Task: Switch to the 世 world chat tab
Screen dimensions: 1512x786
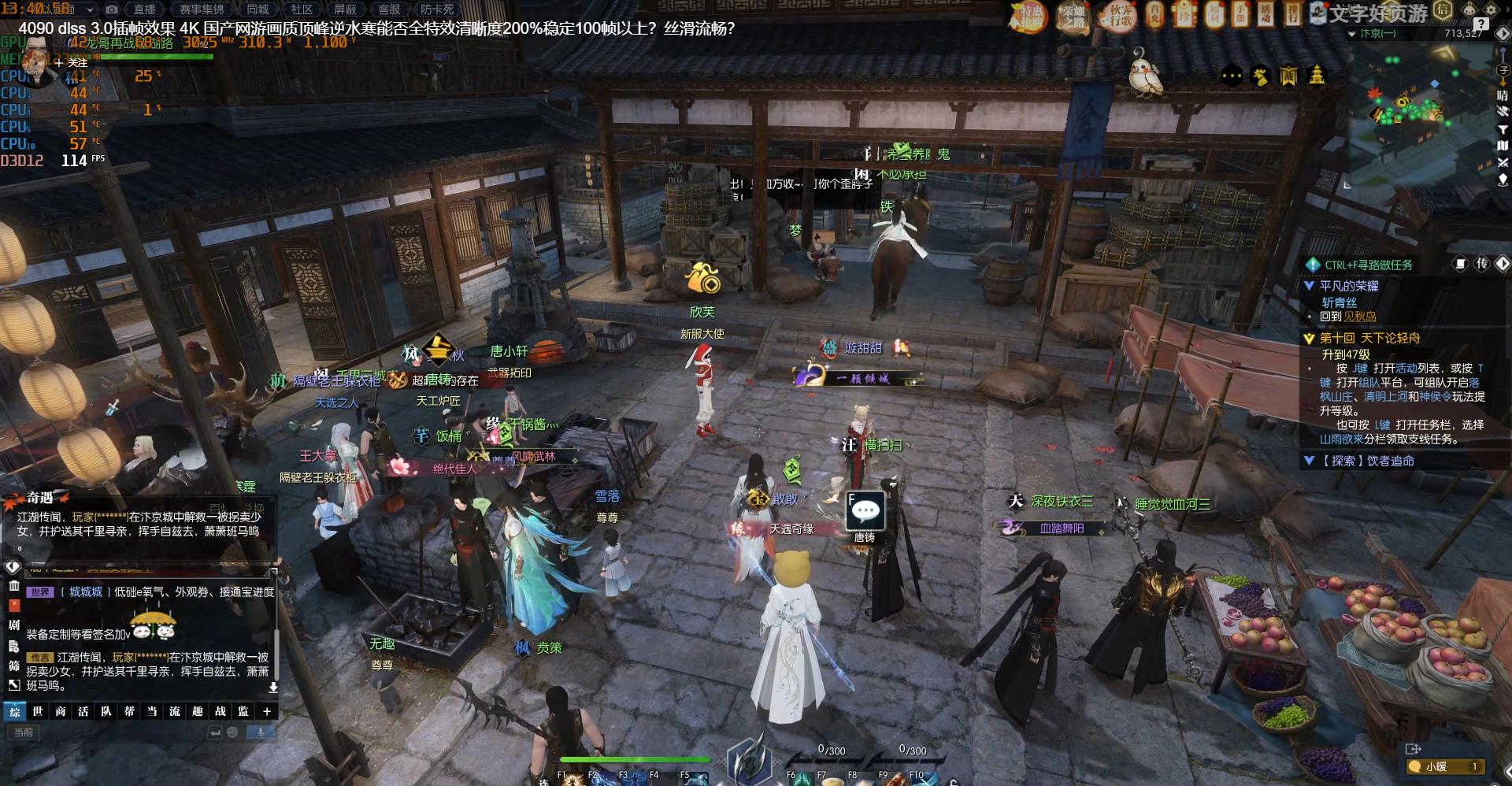Action: 38,711
